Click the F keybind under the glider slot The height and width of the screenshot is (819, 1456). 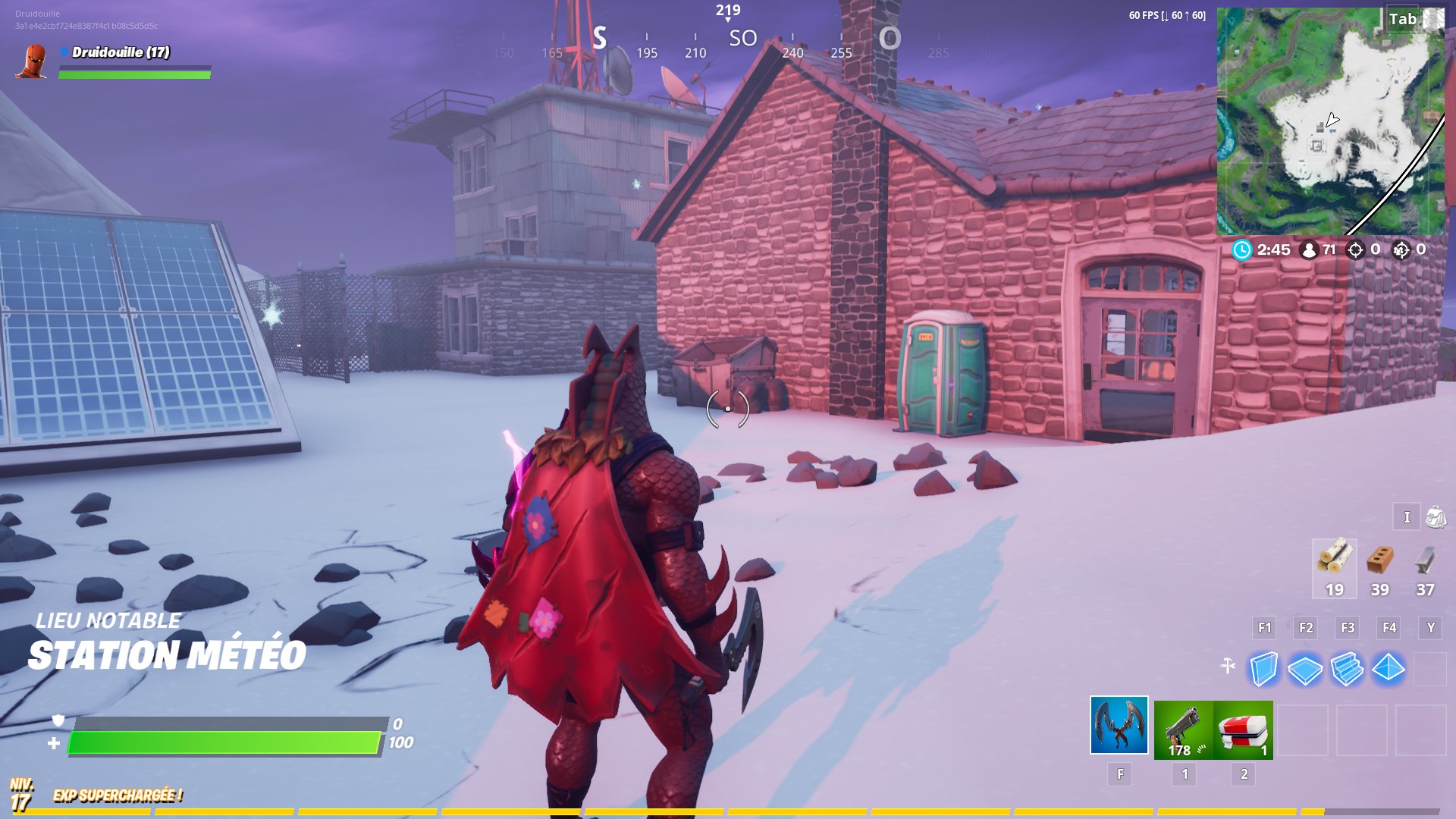point(1119,775)
